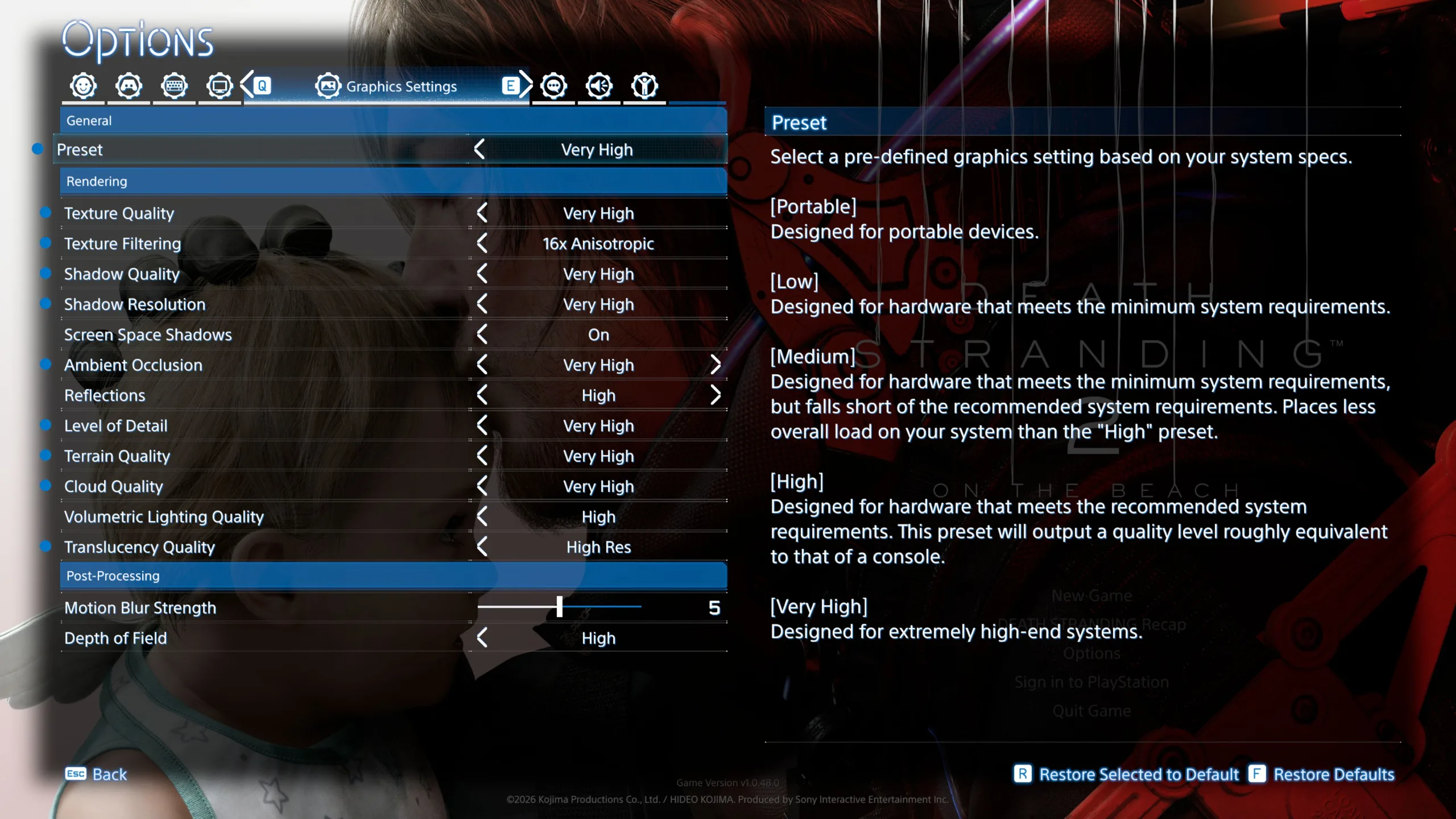Open the keyboard settings tab
Image resolution: width=1456 pixels, height=819 pixels.
pyautogui.click(x=174, y=86)
